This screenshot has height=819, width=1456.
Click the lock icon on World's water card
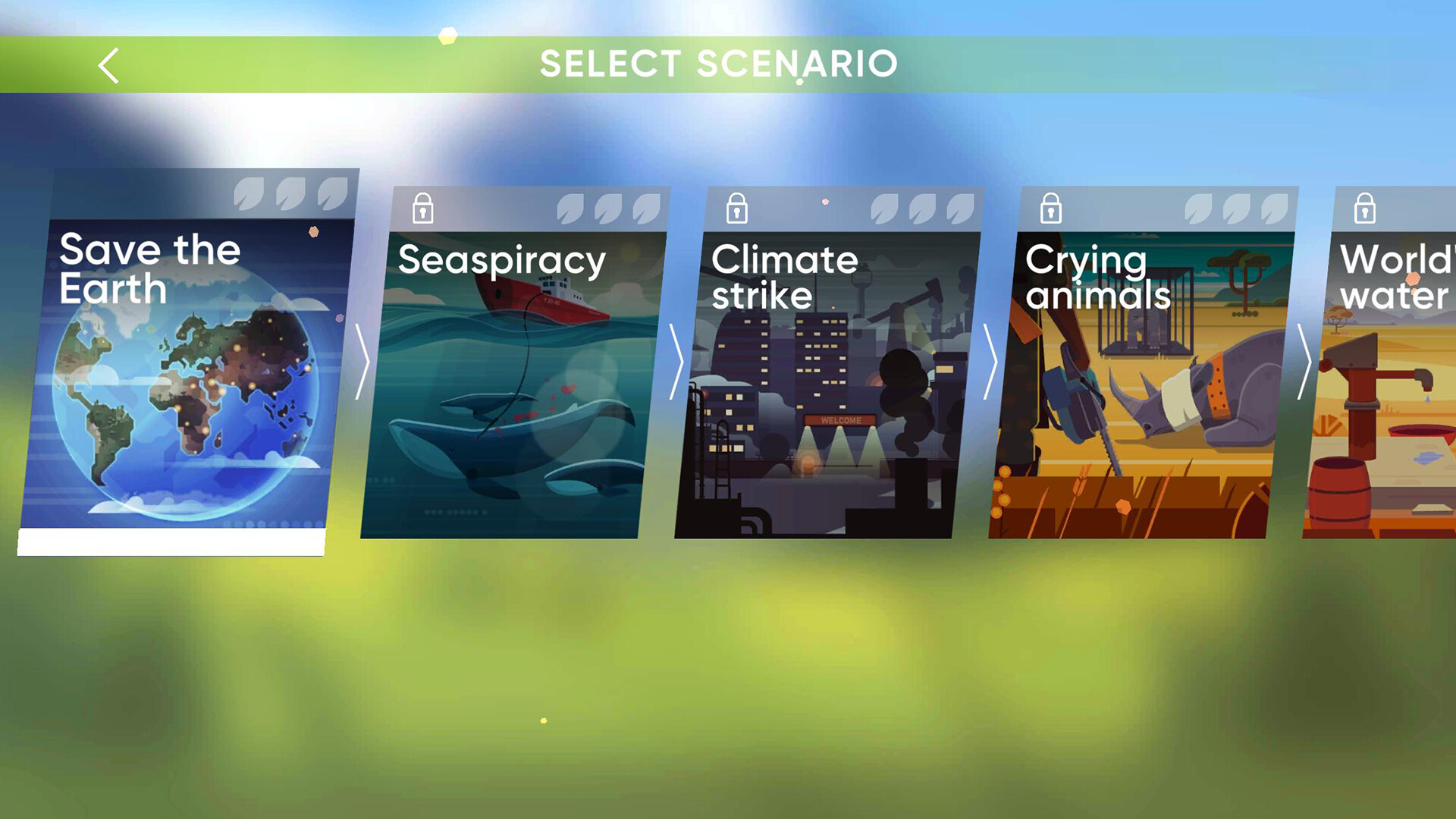[1365, 208]
